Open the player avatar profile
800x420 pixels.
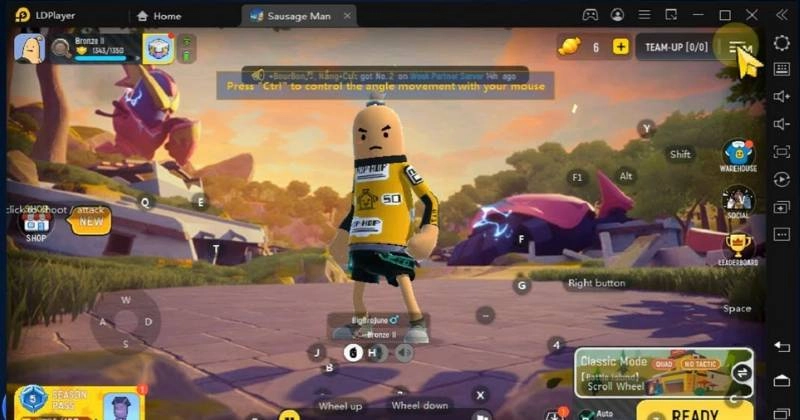click(29, 47)
